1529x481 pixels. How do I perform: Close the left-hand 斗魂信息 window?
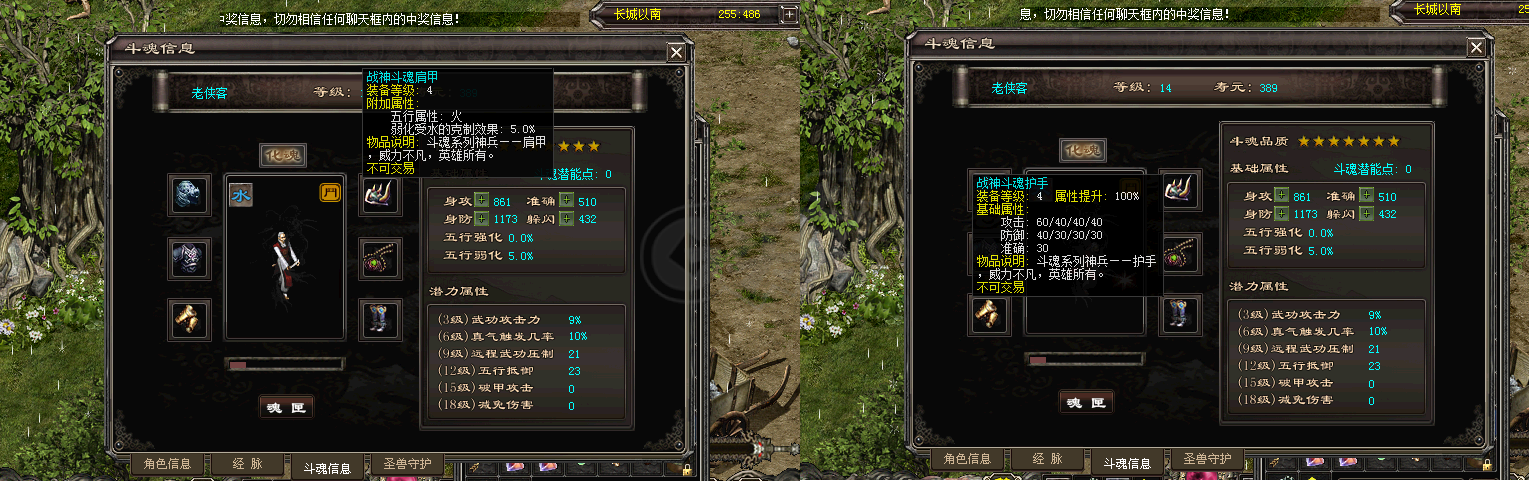(677, 52)
